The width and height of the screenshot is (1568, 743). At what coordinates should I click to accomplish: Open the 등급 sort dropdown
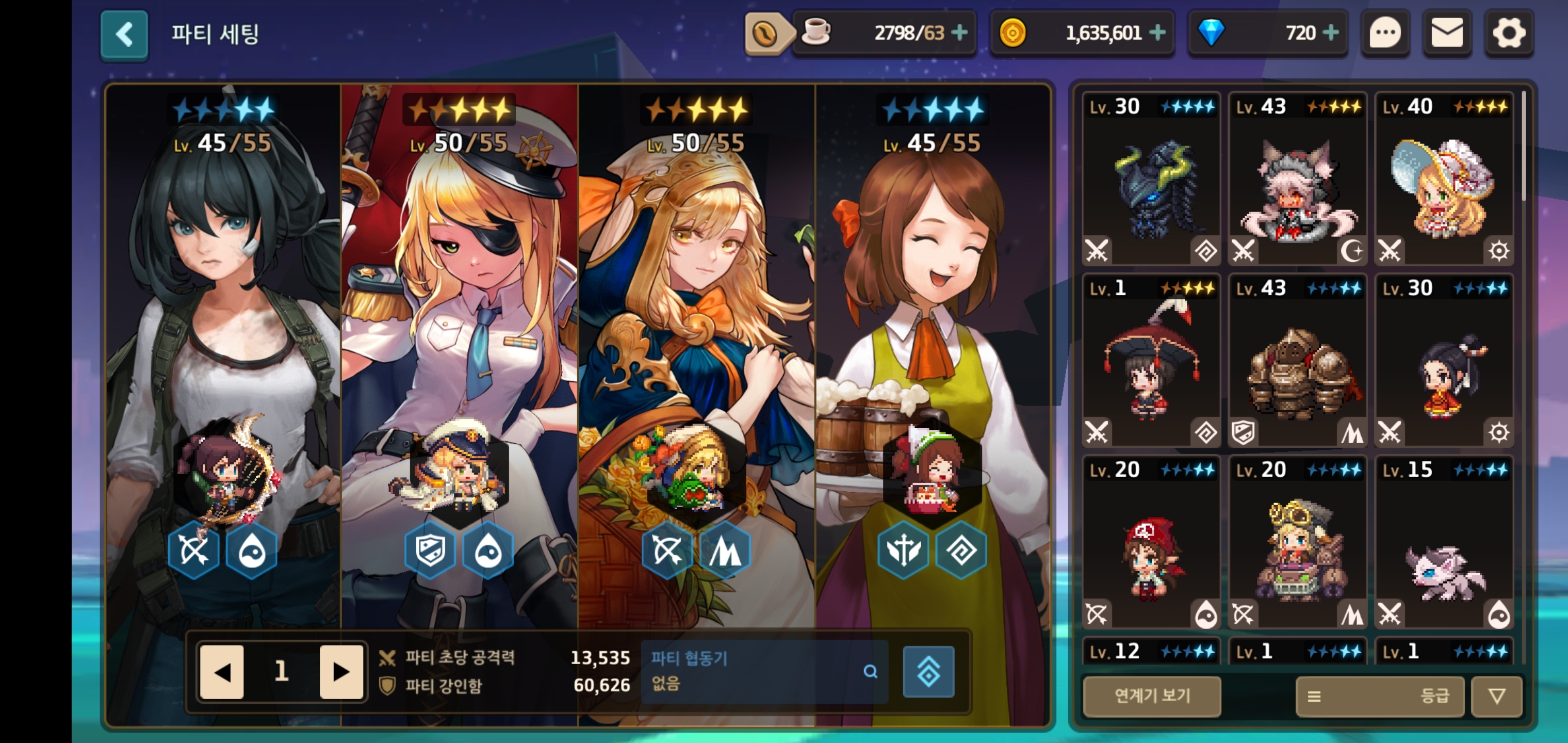pyautogui.click(x=1379, y=696)
